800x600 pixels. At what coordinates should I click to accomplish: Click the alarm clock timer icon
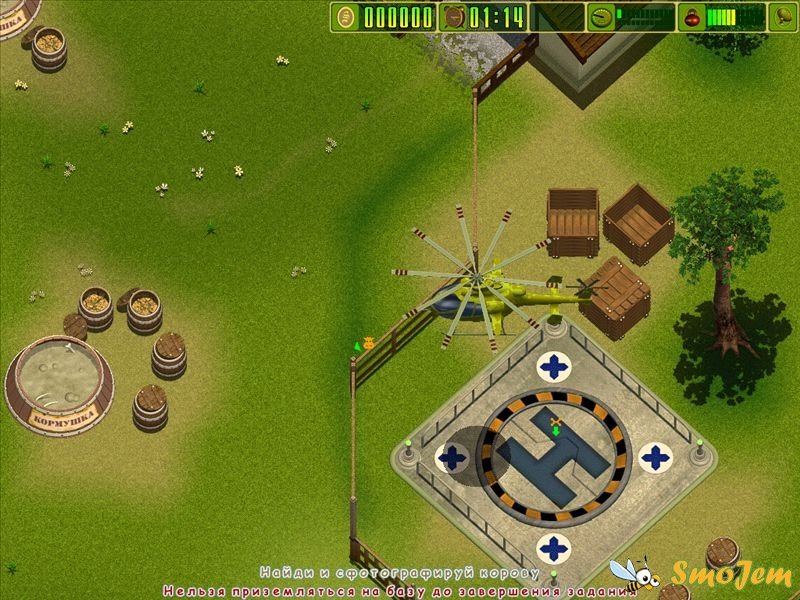point(453,17)
